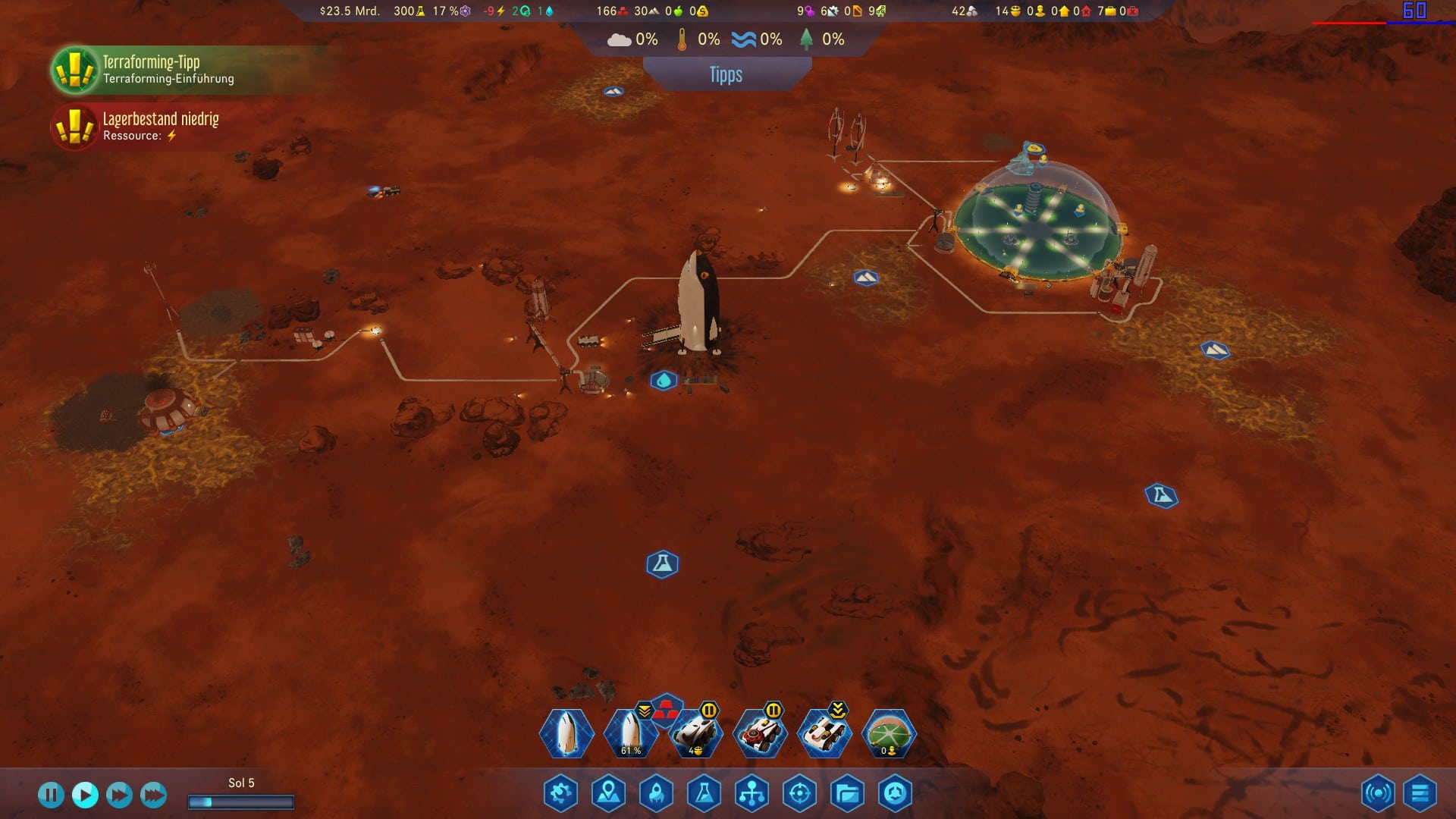The height and width of the screenshot is (819, 1456).
Task: Click the crosshair target button
Action: [x=799, y=794]
